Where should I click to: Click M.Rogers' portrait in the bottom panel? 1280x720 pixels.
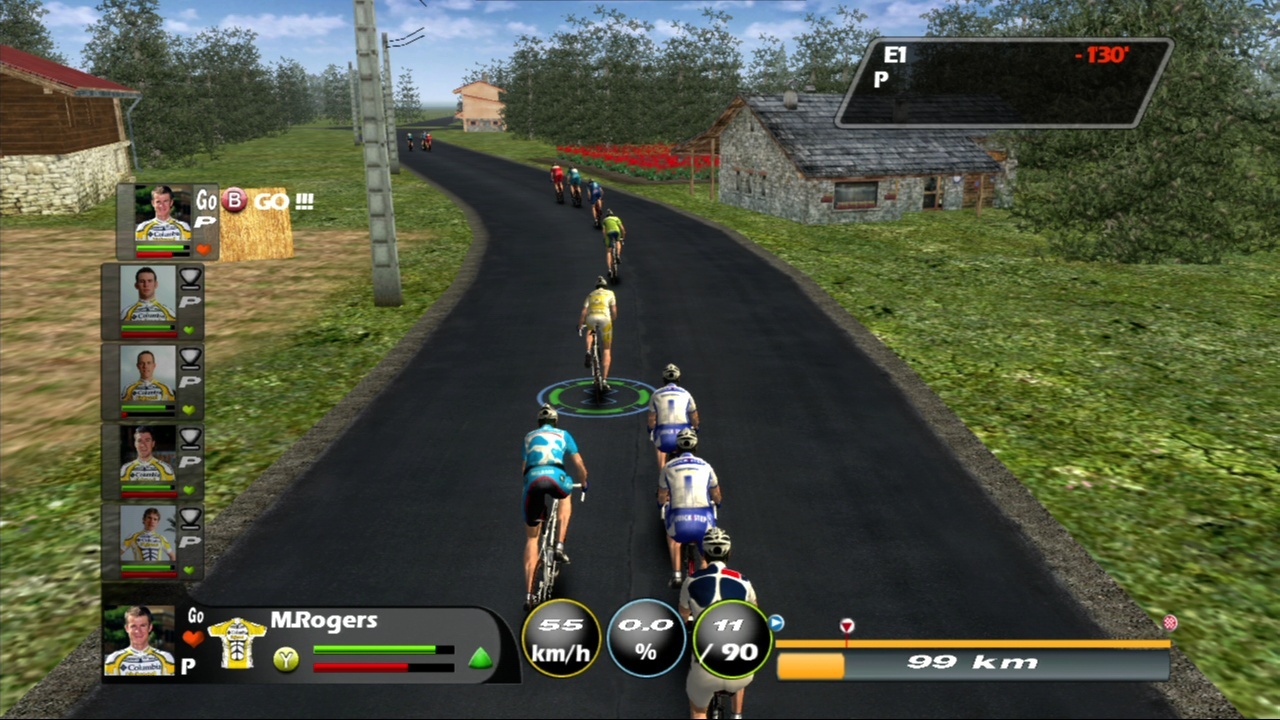(x=140, y=642)
